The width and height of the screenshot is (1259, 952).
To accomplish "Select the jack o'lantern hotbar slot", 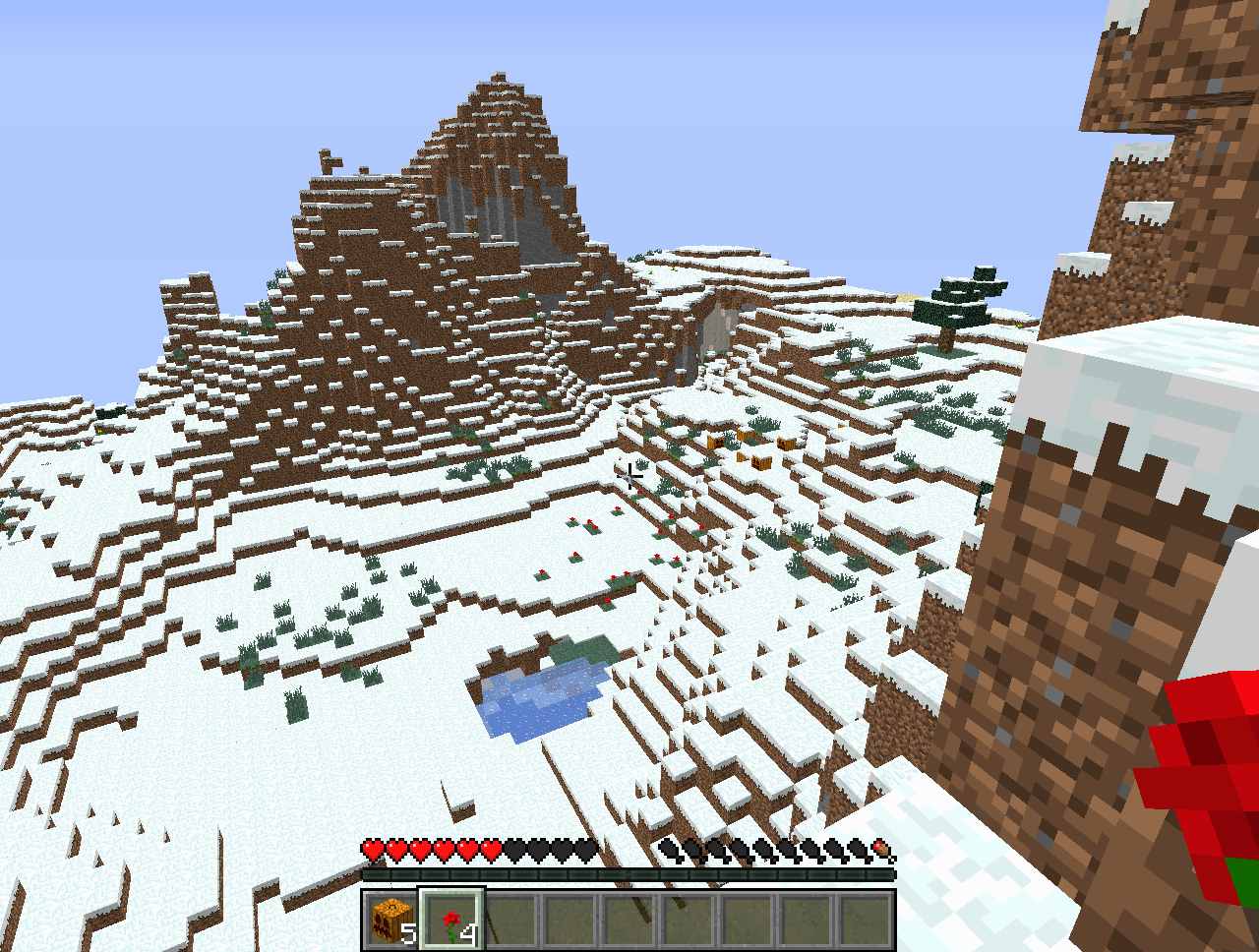I will pos(393,921).
